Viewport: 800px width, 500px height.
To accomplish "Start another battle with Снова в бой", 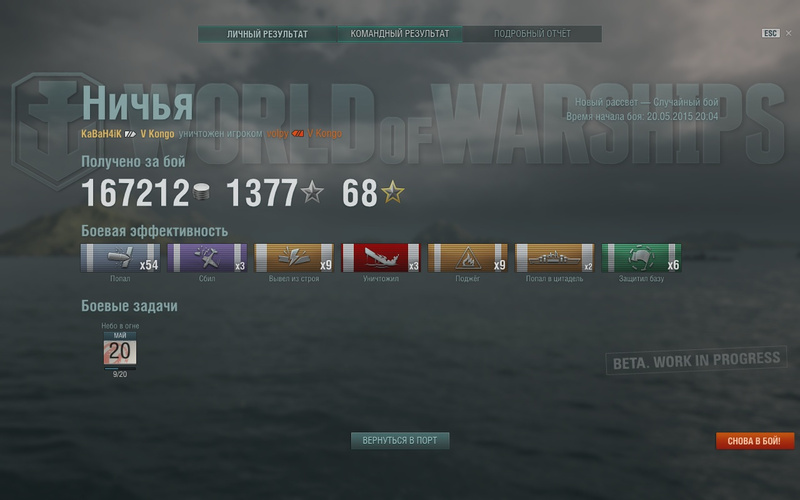I will 755,440.
